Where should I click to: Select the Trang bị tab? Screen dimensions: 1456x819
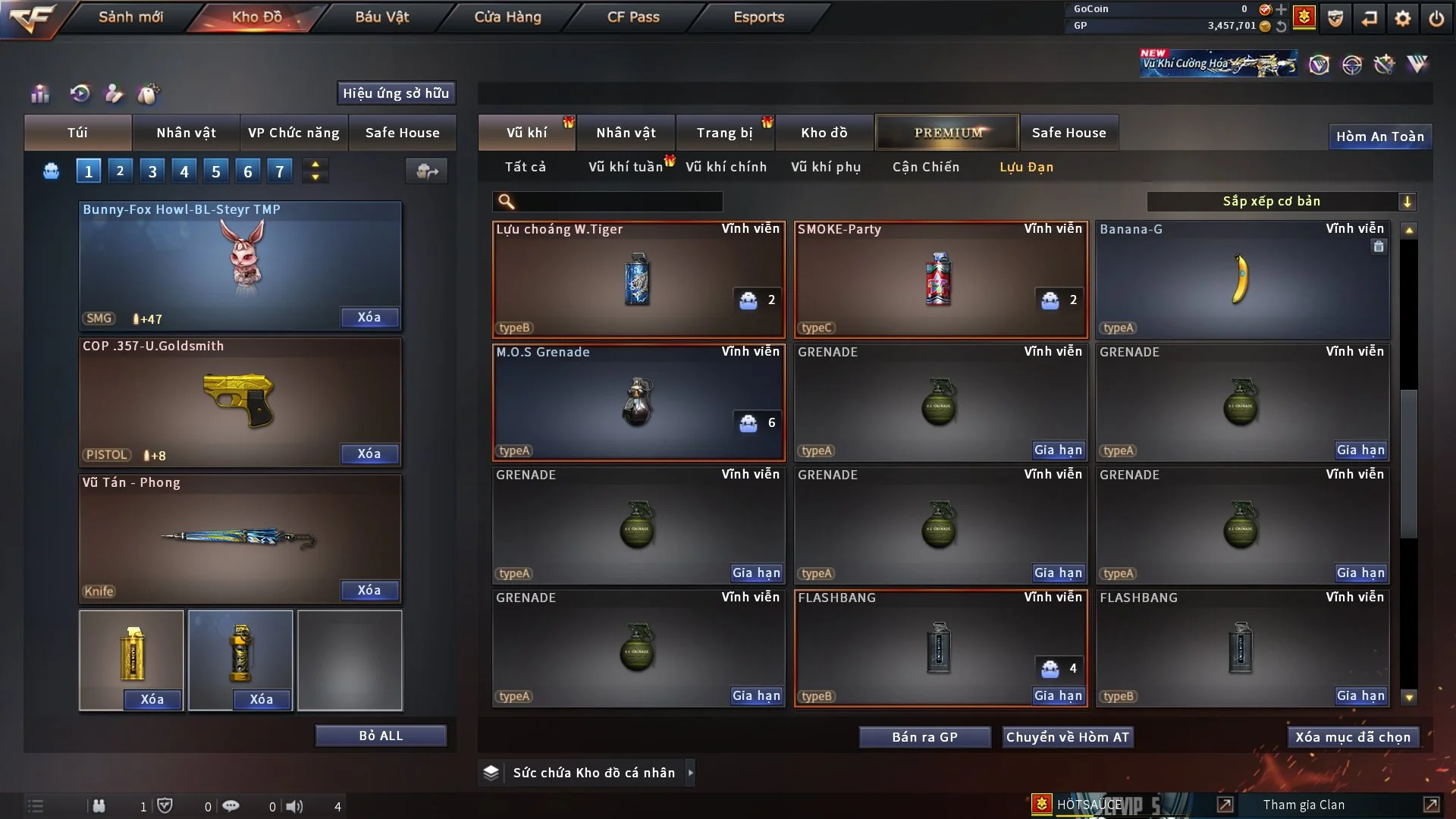[x=724, y=133]
